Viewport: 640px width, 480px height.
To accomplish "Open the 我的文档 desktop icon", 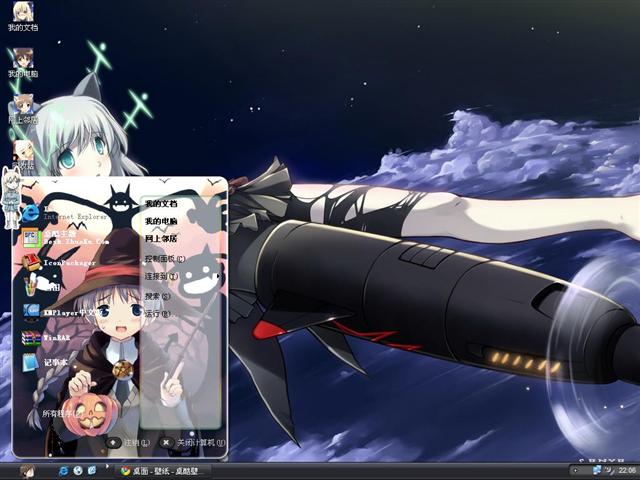I will [x=23, y=16].
